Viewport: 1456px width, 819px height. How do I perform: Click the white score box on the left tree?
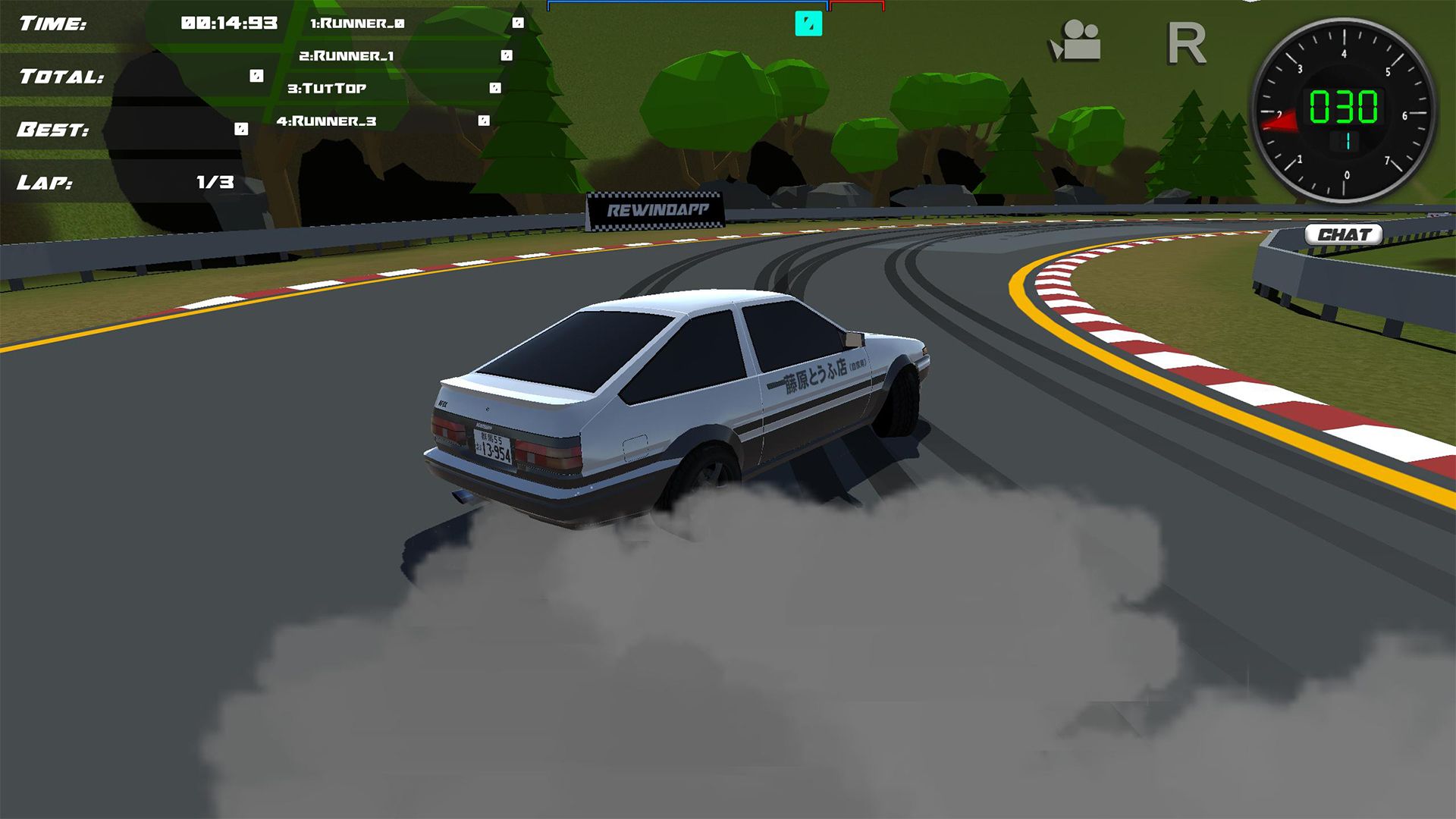[x=496, y=87]
